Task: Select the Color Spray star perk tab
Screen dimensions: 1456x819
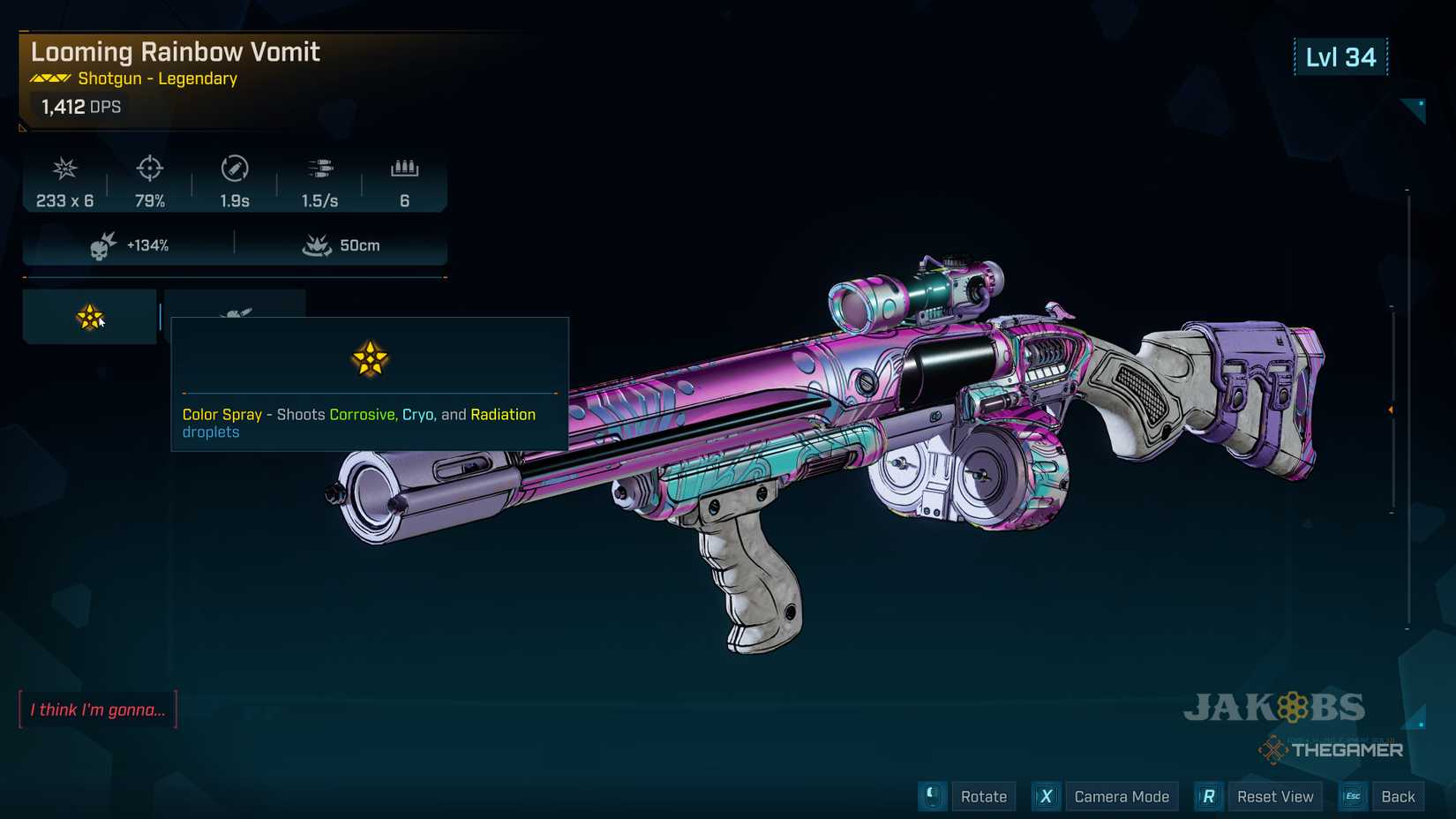Action: (x=89, y=317)
